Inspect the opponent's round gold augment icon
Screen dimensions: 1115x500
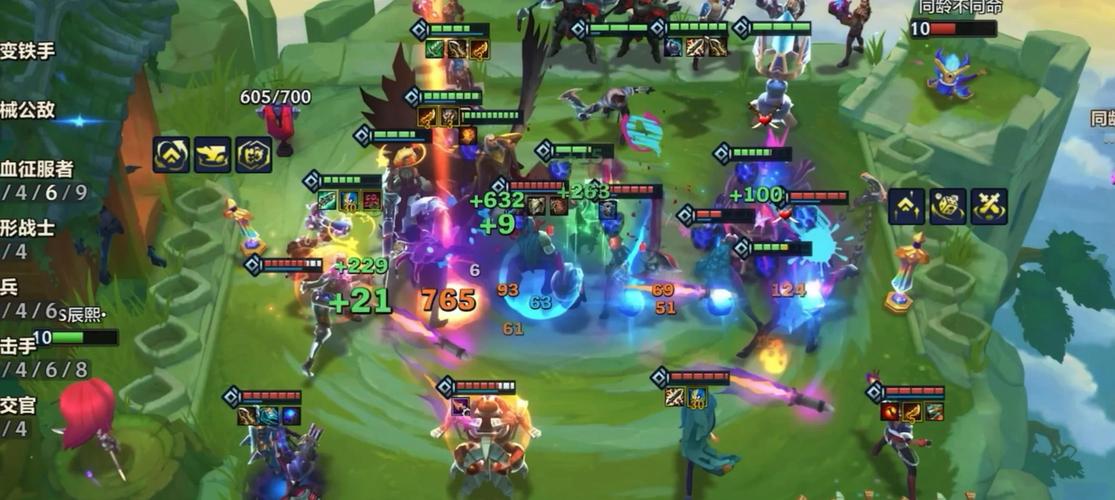pyautogui.click(x=947, y=206)
